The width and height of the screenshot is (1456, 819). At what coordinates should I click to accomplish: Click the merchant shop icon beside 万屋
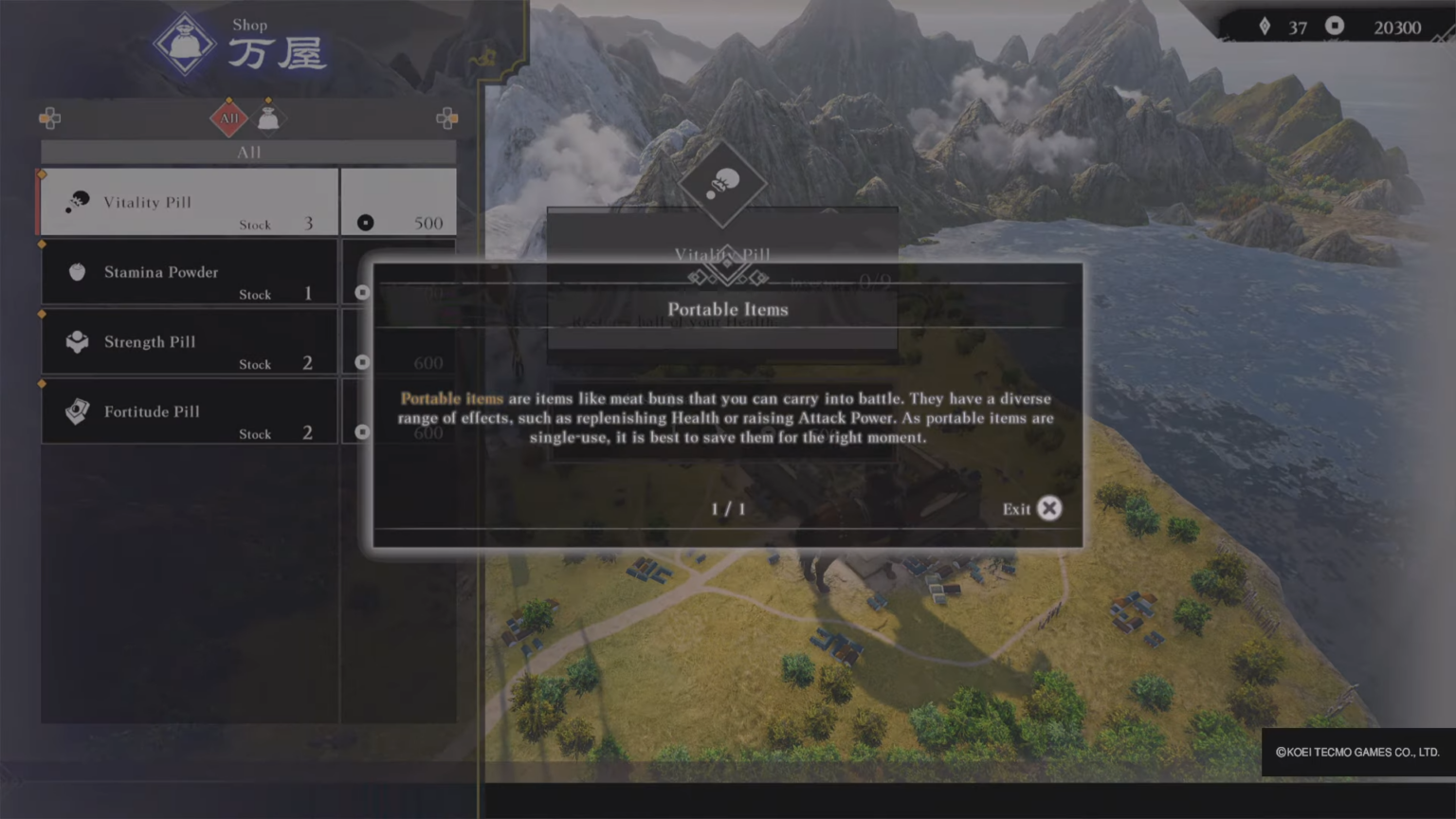pos(184,43)
